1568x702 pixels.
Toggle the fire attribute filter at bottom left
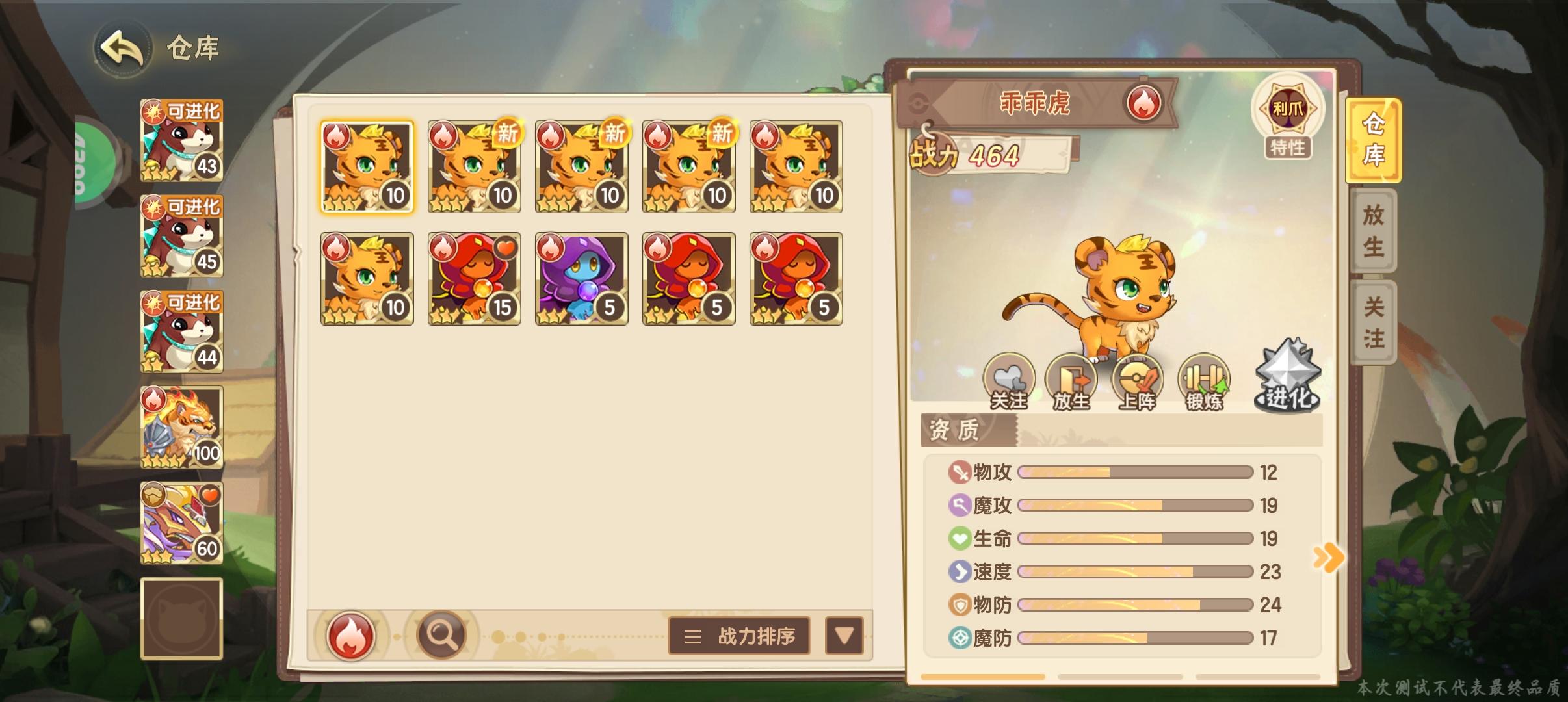pyautogui.click(x=350, y=636)
